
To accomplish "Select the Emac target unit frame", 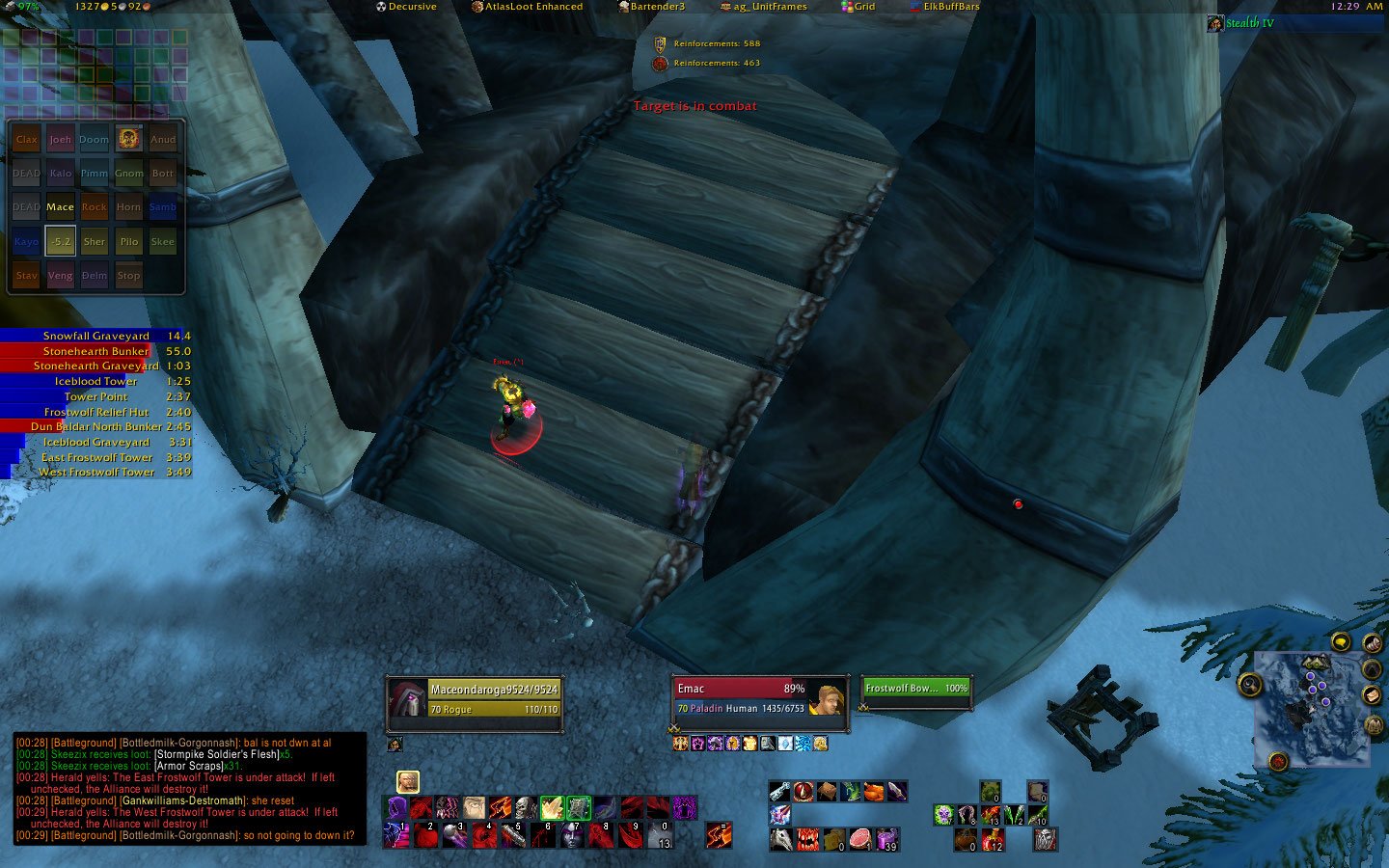I will (743, 698).
